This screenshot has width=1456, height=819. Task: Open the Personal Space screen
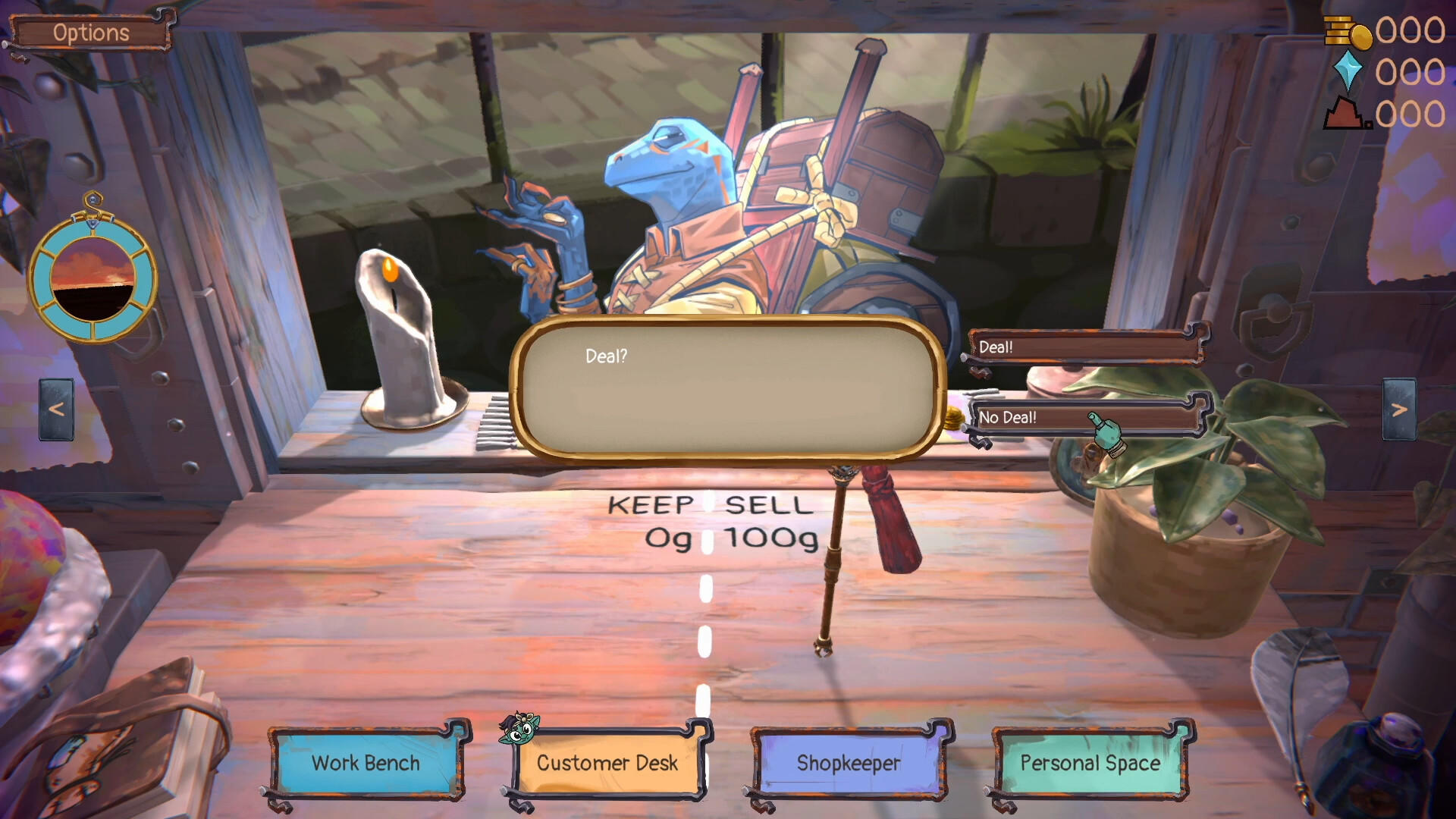(x=1090, y=764)
